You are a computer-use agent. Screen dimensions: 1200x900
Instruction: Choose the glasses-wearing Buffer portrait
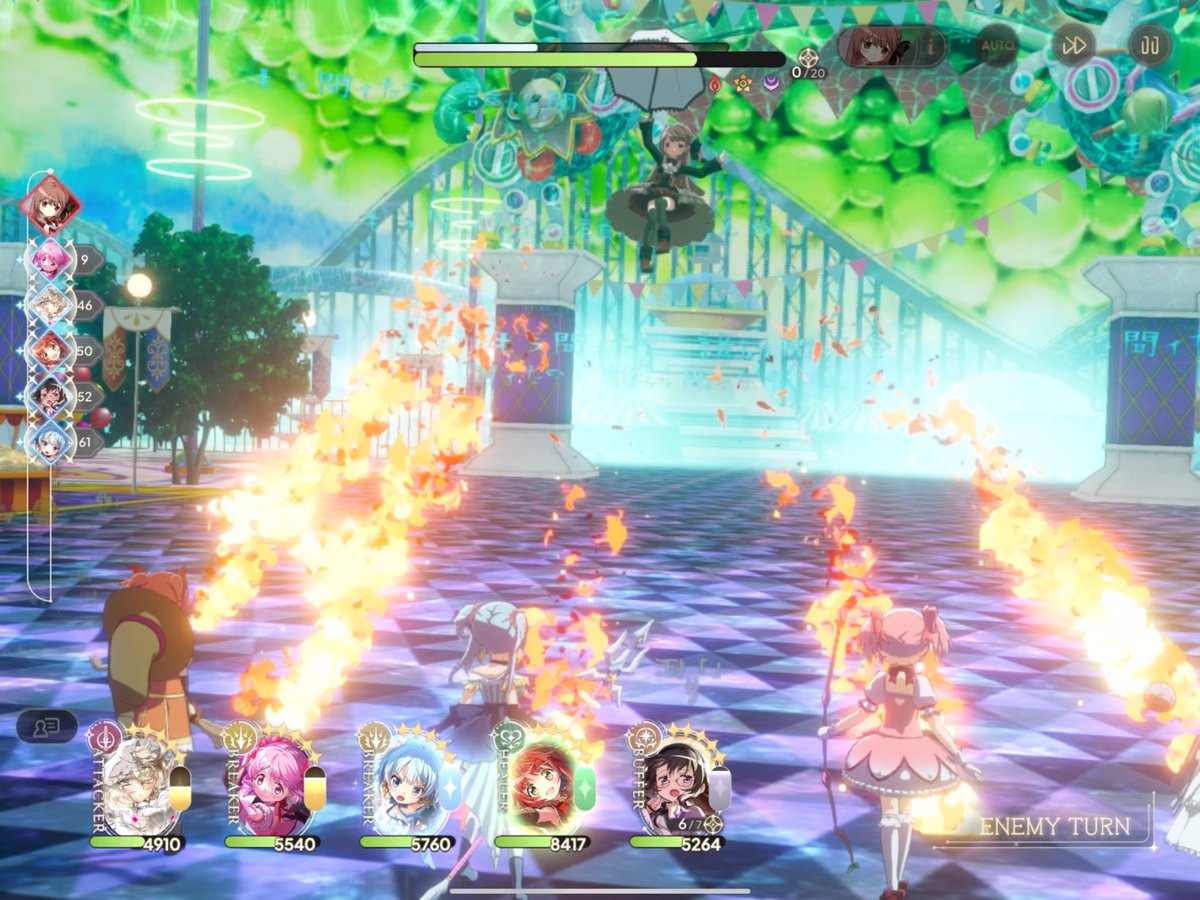tap(677, 785)
